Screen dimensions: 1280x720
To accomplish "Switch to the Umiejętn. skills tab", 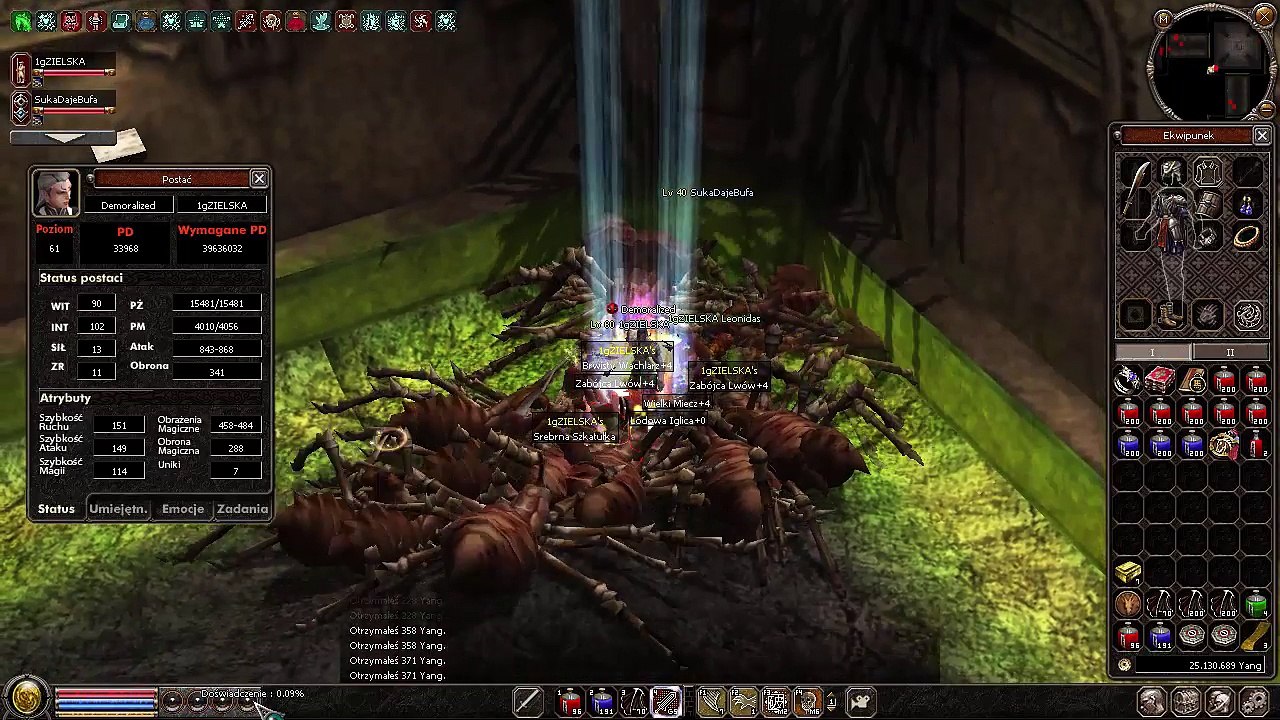I will (x=118, y=509).
